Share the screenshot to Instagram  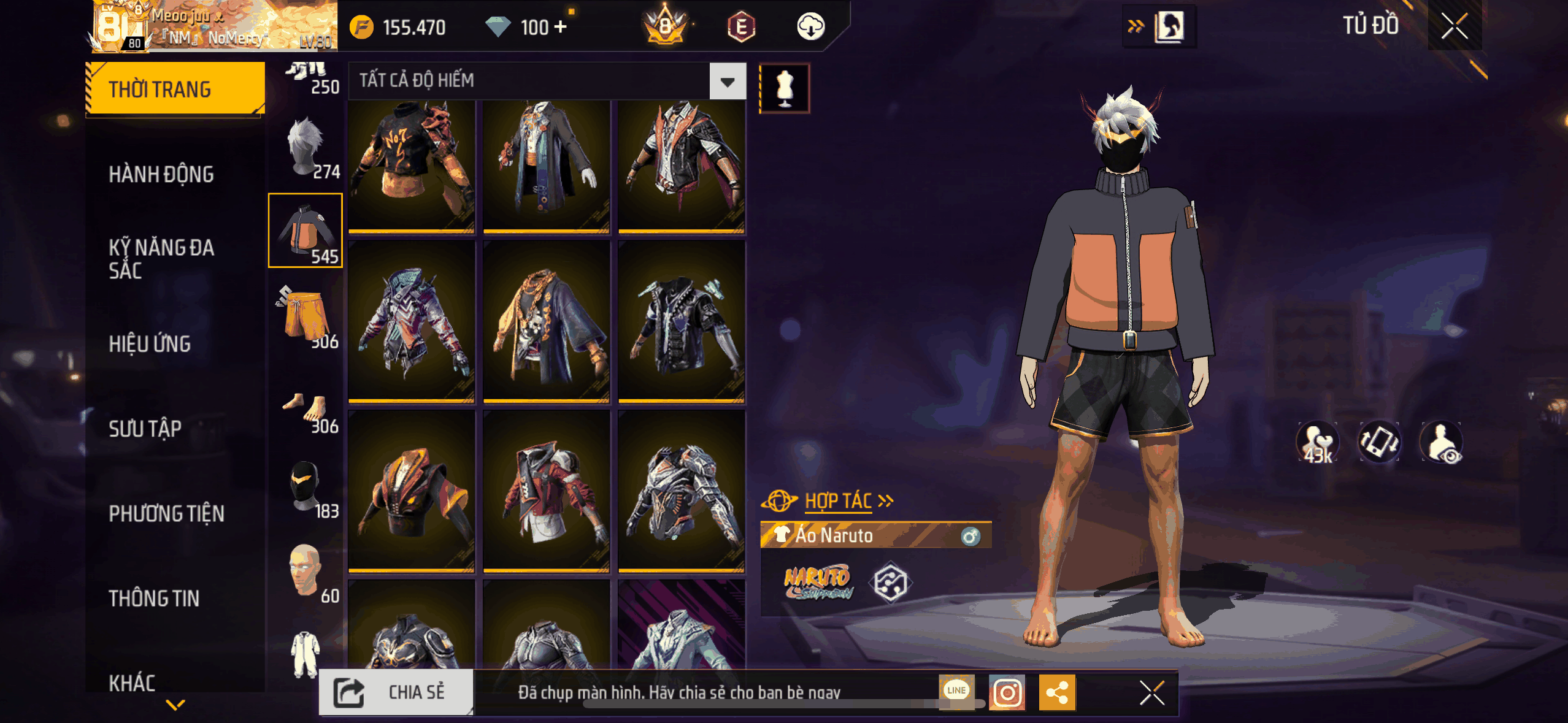click(x=1007, y=692)
